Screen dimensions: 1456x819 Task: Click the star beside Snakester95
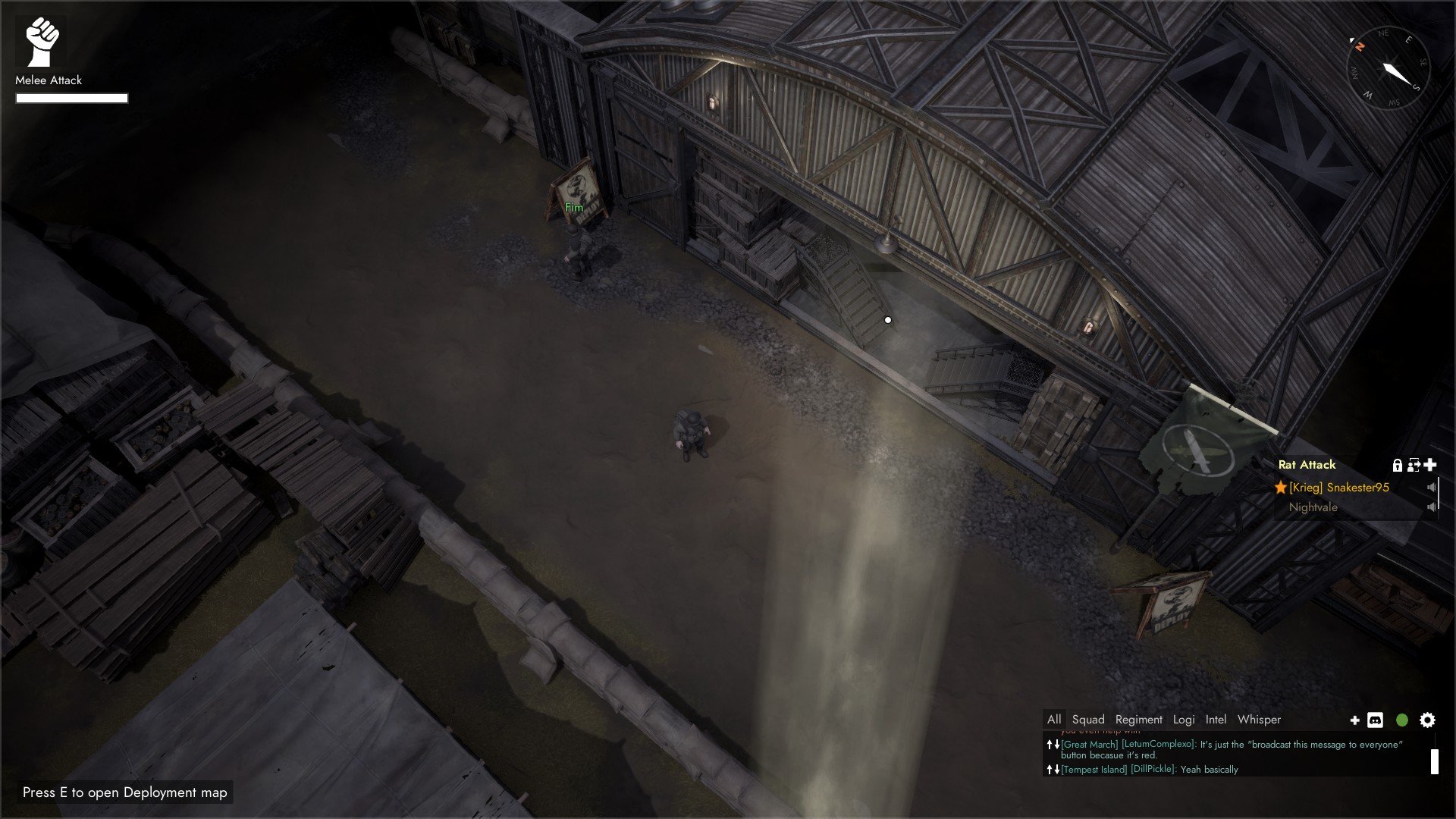1281,488
